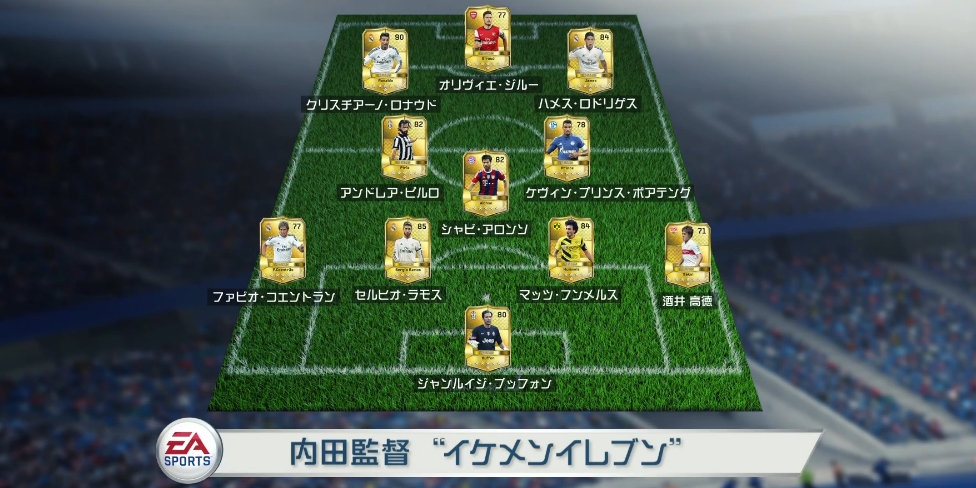Select Cristiano Ronaldo's player card
Viewport: 976px width, 488px height.
(x=384, y=60)
